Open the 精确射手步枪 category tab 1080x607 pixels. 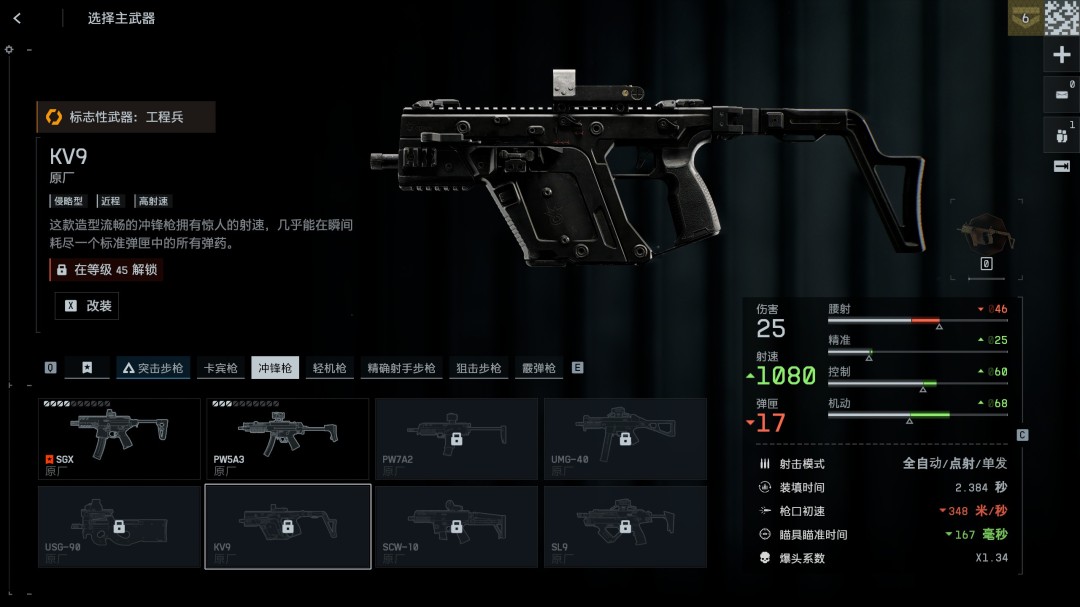tap(401, 368)
